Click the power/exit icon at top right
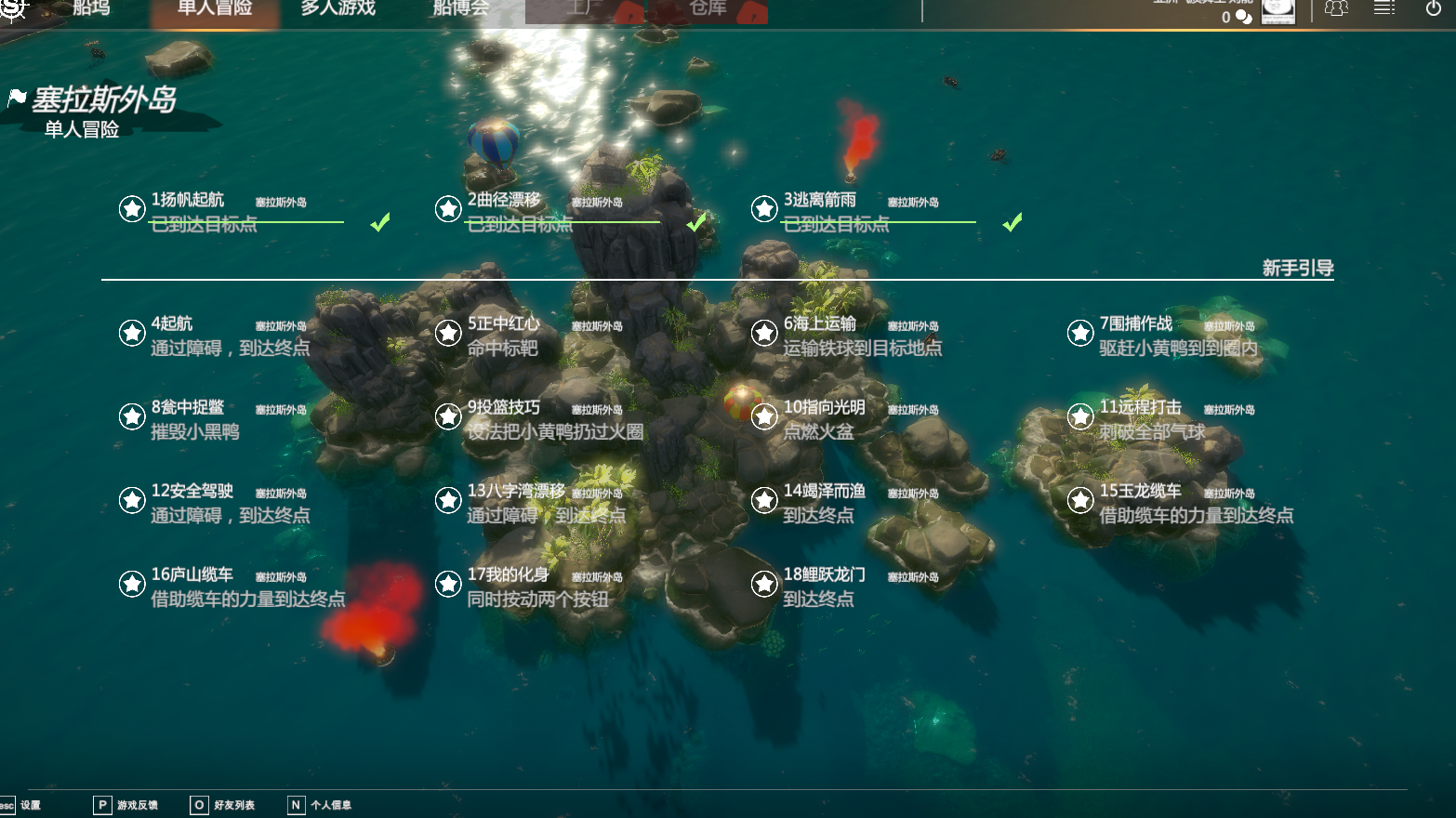 [x=1433, y=7]
